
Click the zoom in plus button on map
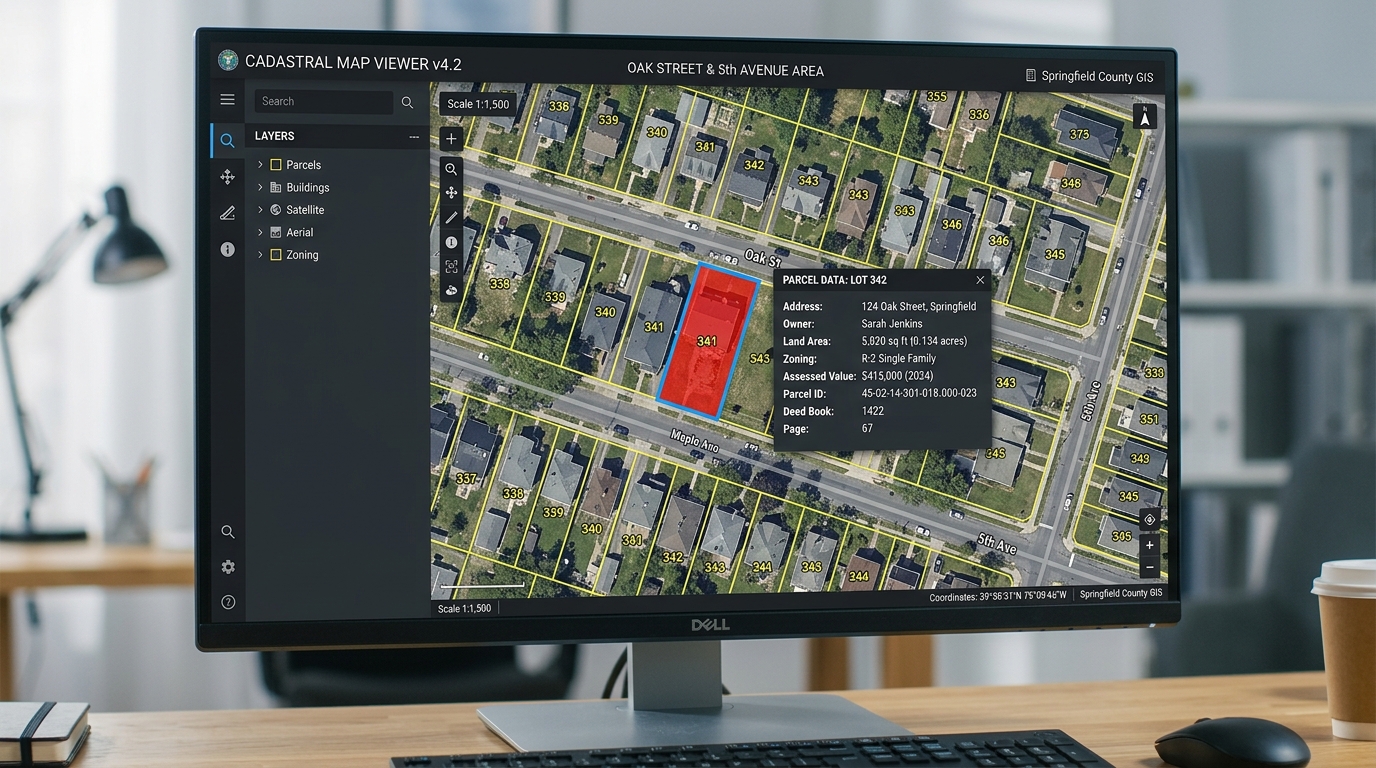pos(1149,545)
